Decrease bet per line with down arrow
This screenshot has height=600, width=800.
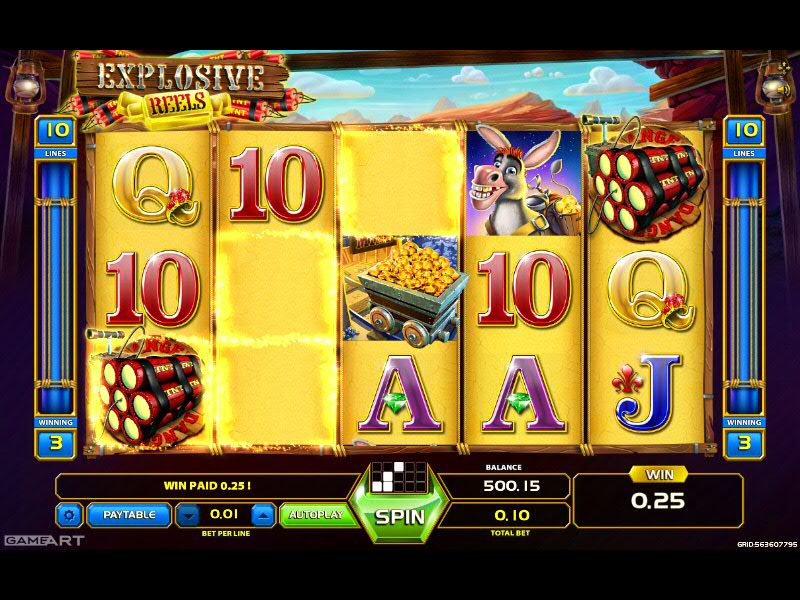click(x=188, y=516)
